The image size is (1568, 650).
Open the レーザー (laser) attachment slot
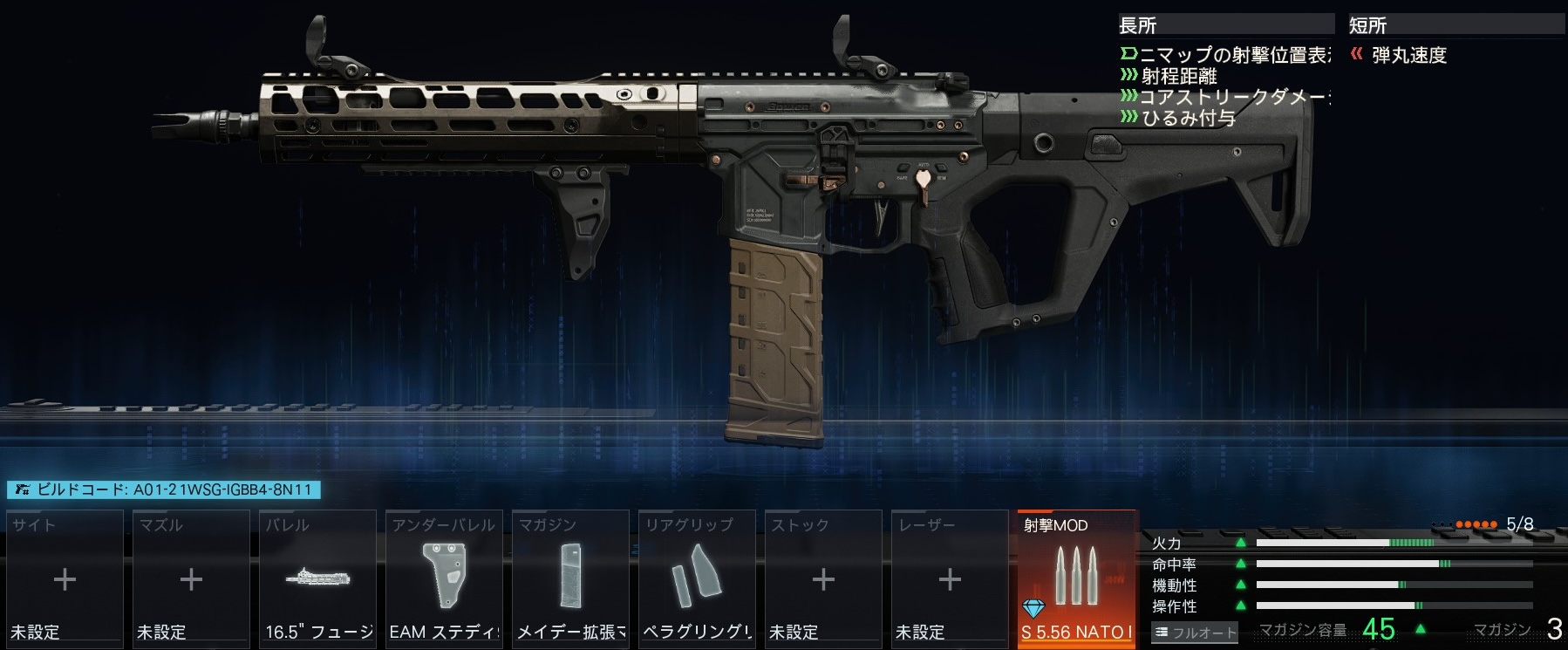950,579
